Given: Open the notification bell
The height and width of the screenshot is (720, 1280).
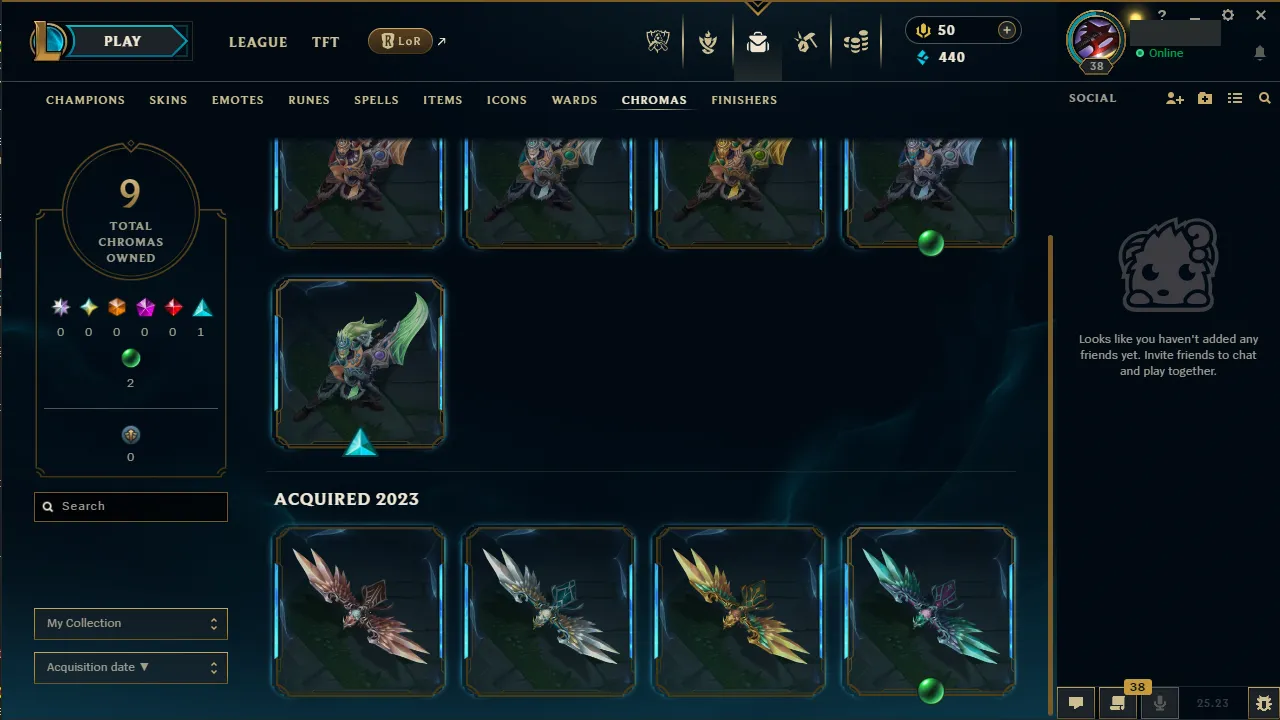Looking at the screenshot, I should coord(1259,52).
